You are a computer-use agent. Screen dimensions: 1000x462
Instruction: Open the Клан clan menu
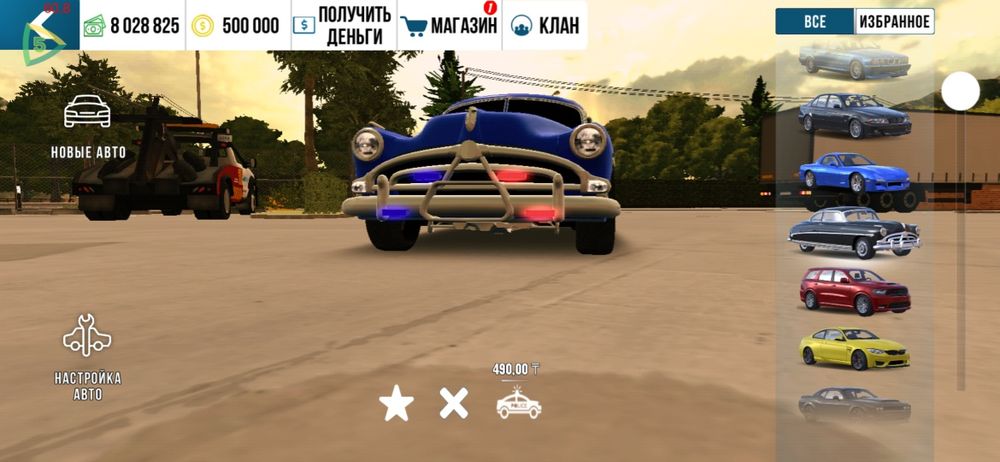(544, 25)
